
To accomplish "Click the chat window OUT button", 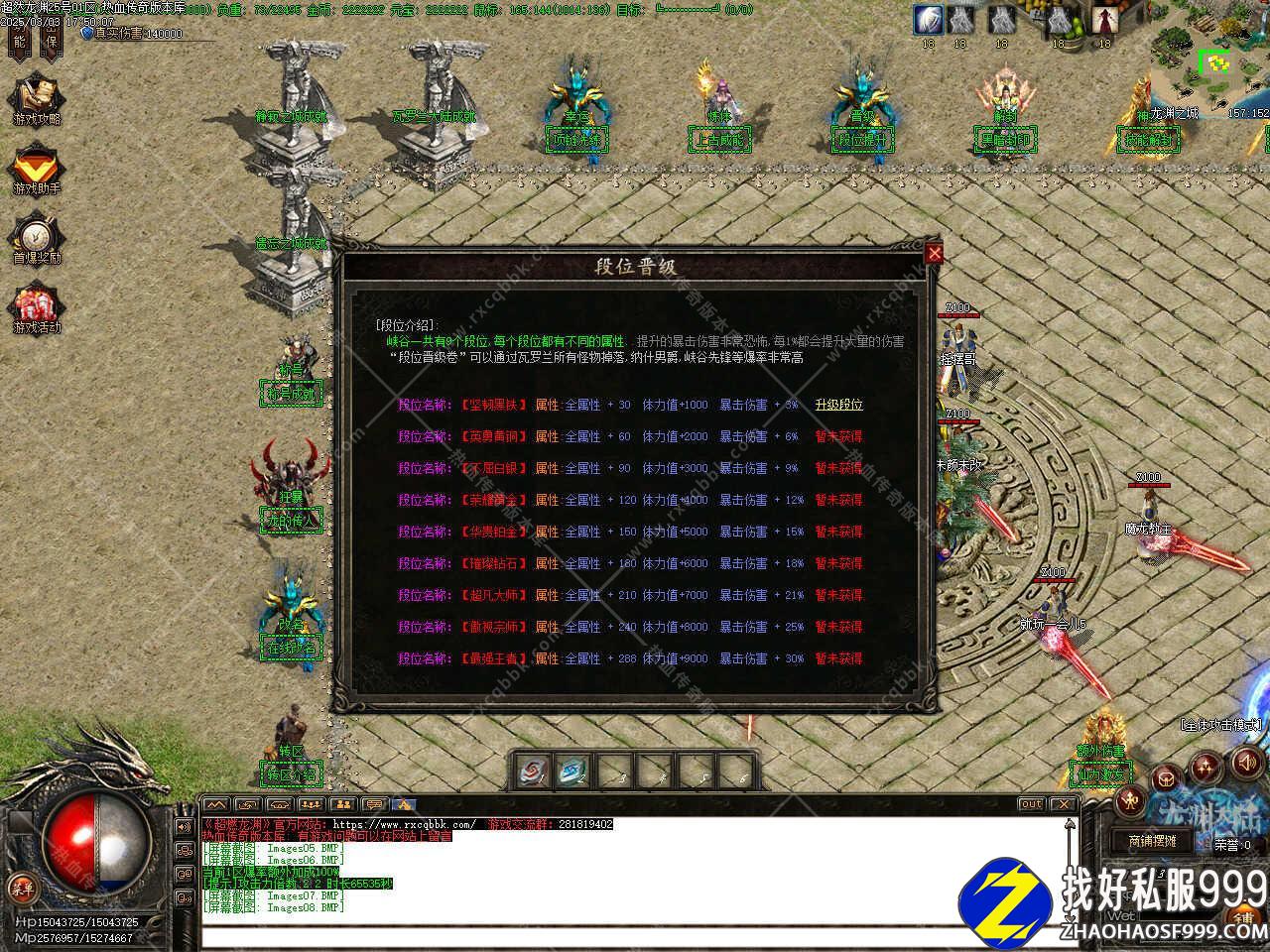I will 1031,804.
